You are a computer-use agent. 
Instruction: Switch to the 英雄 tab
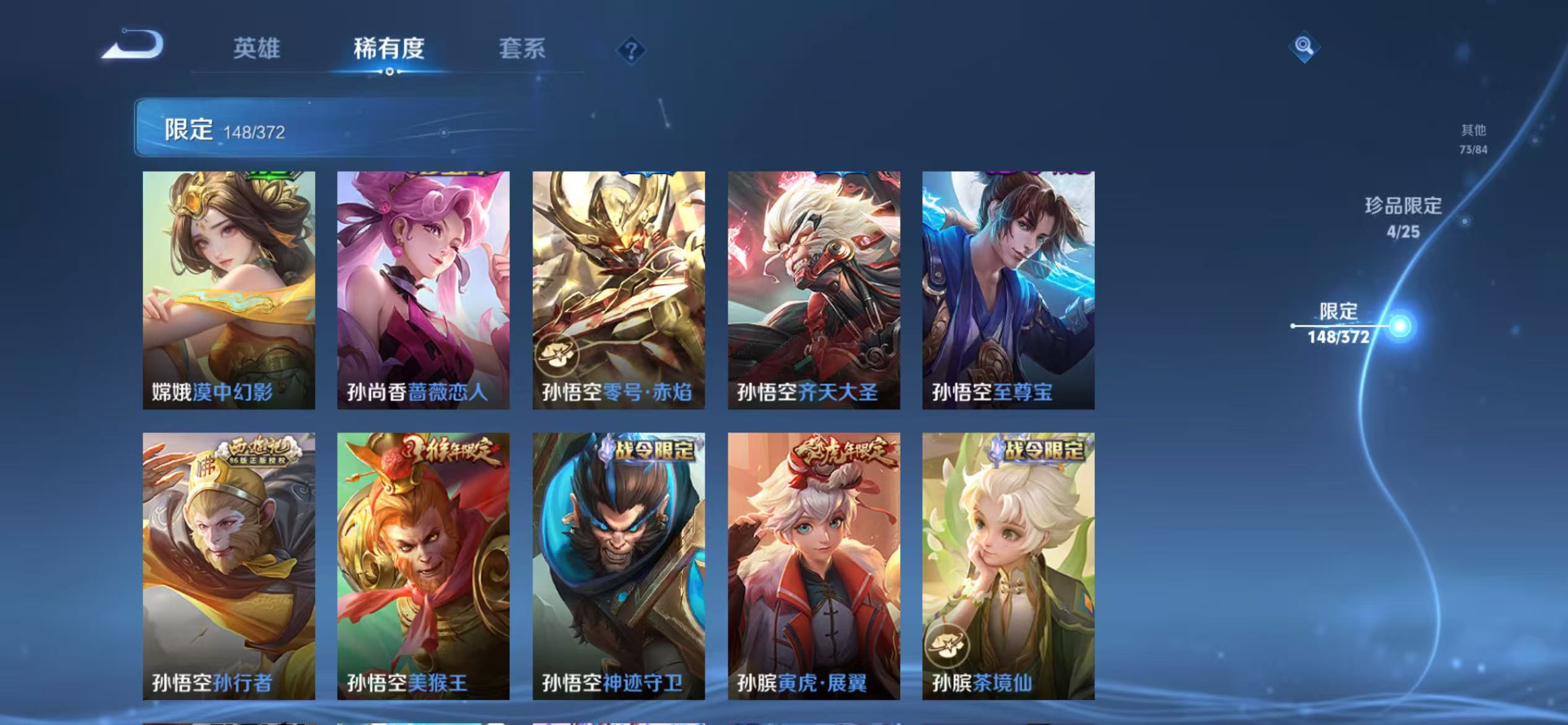257,50
